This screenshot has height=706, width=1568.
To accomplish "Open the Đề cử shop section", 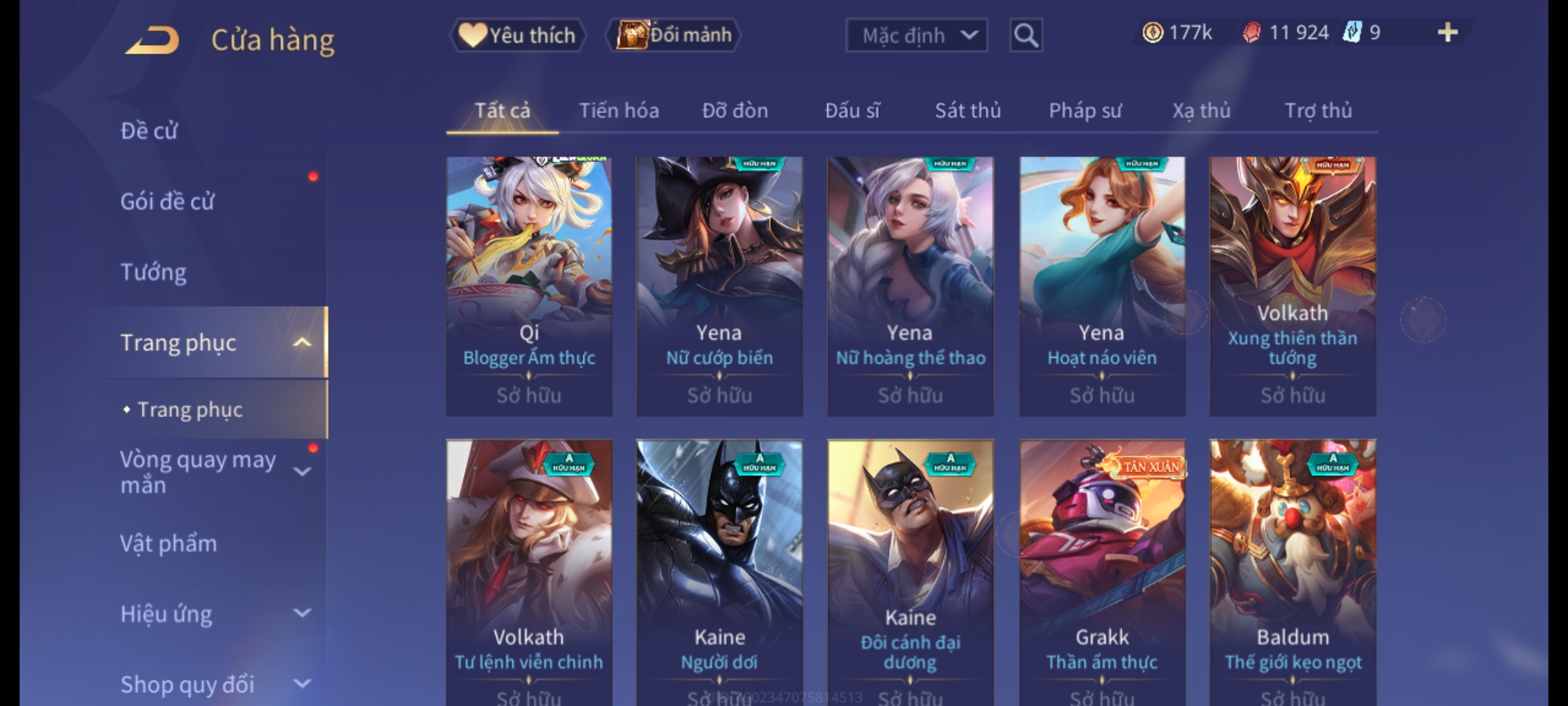I will click(x=149, y=131).
